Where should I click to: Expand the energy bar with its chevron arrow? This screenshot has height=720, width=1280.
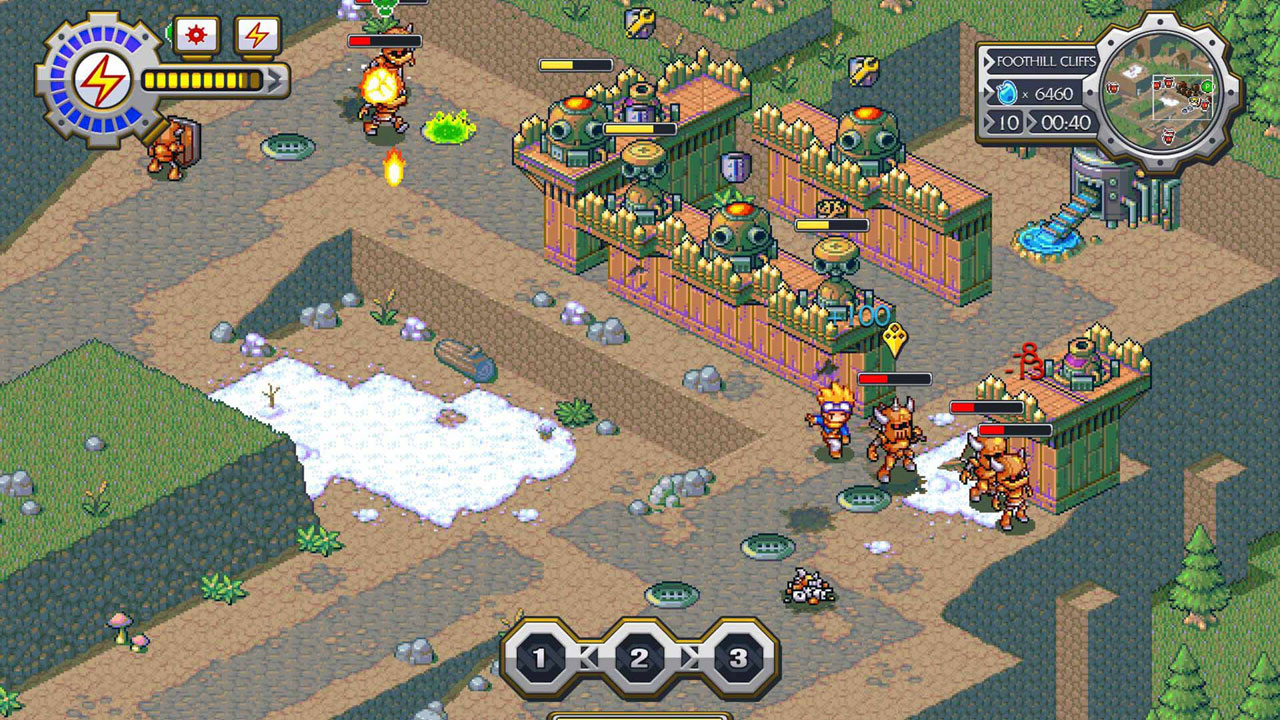273,80
